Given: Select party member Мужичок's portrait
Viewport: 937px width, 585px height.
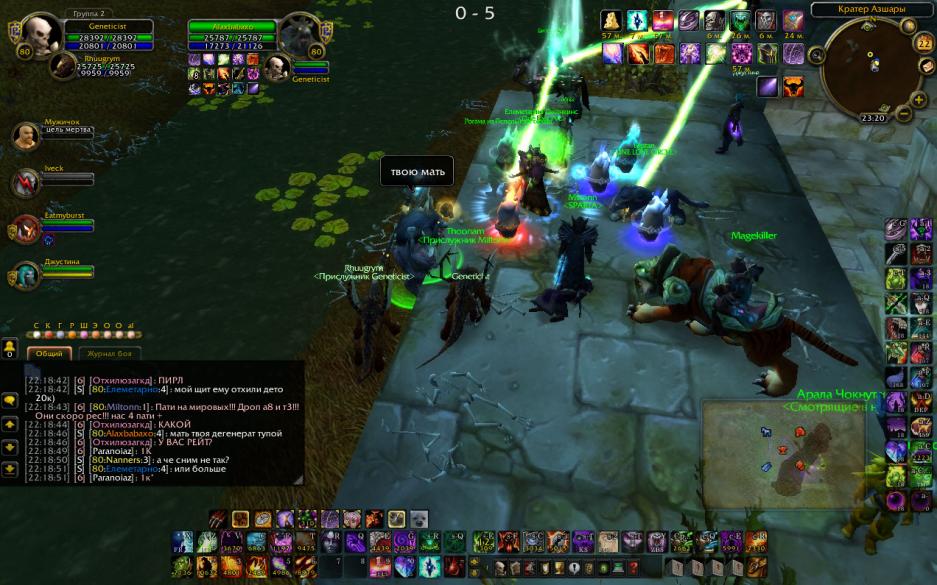Looking at the screenshot, I should tap(26, 135).
